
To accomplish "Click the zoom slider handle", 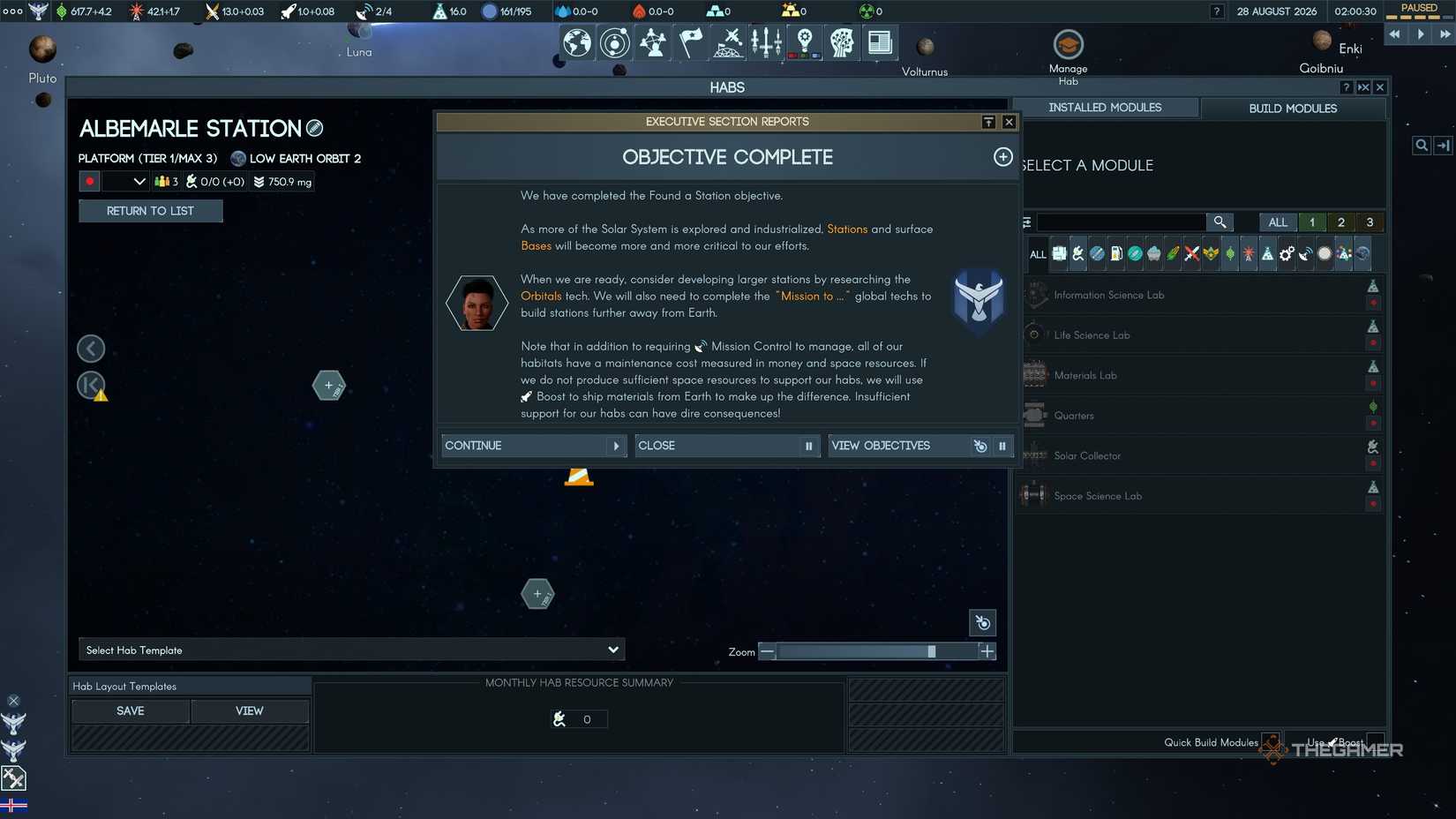I will [933, 651].
